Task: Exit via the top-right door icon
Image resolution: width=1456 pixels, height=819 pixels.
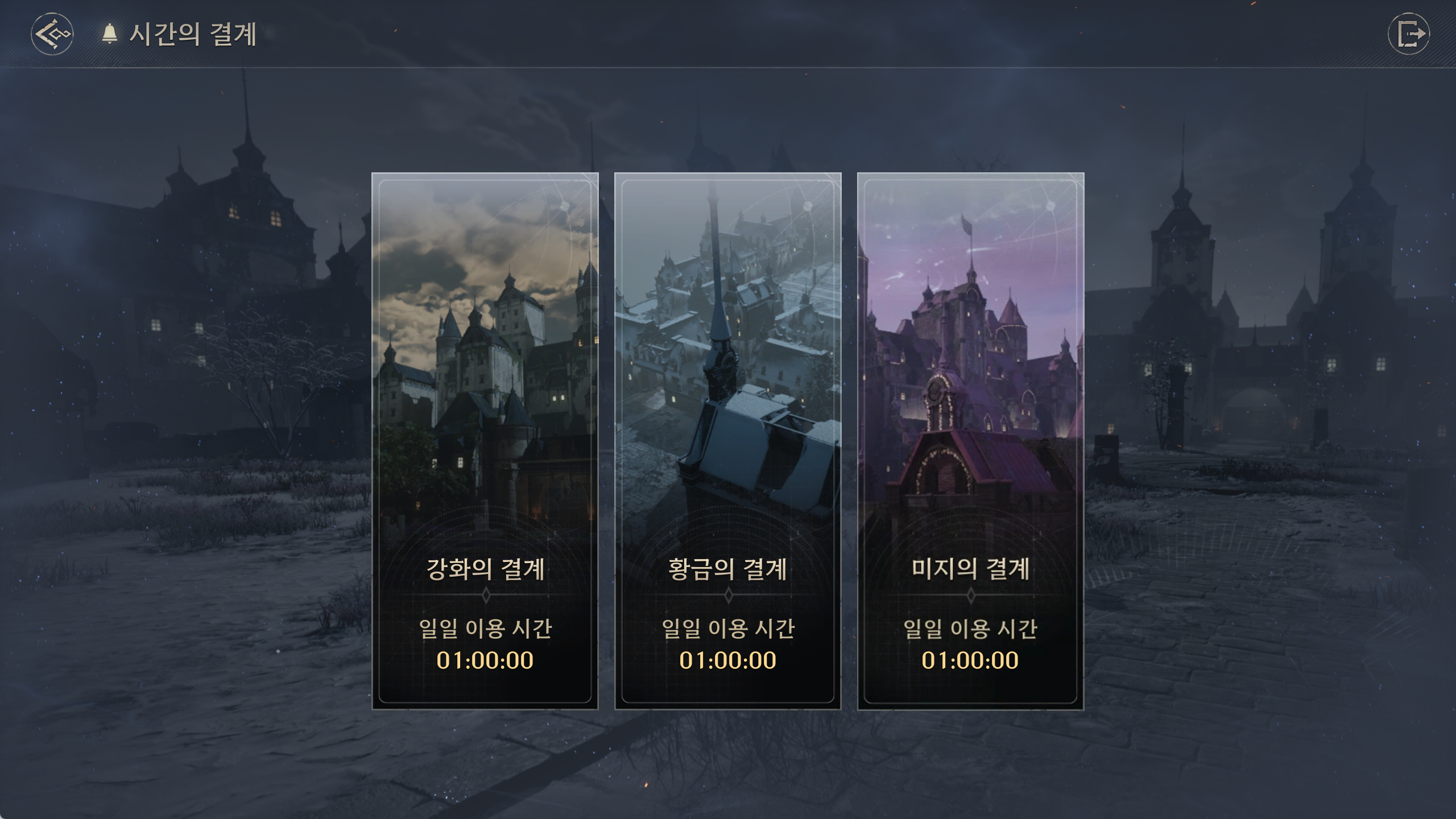Action: [1408, 34]
